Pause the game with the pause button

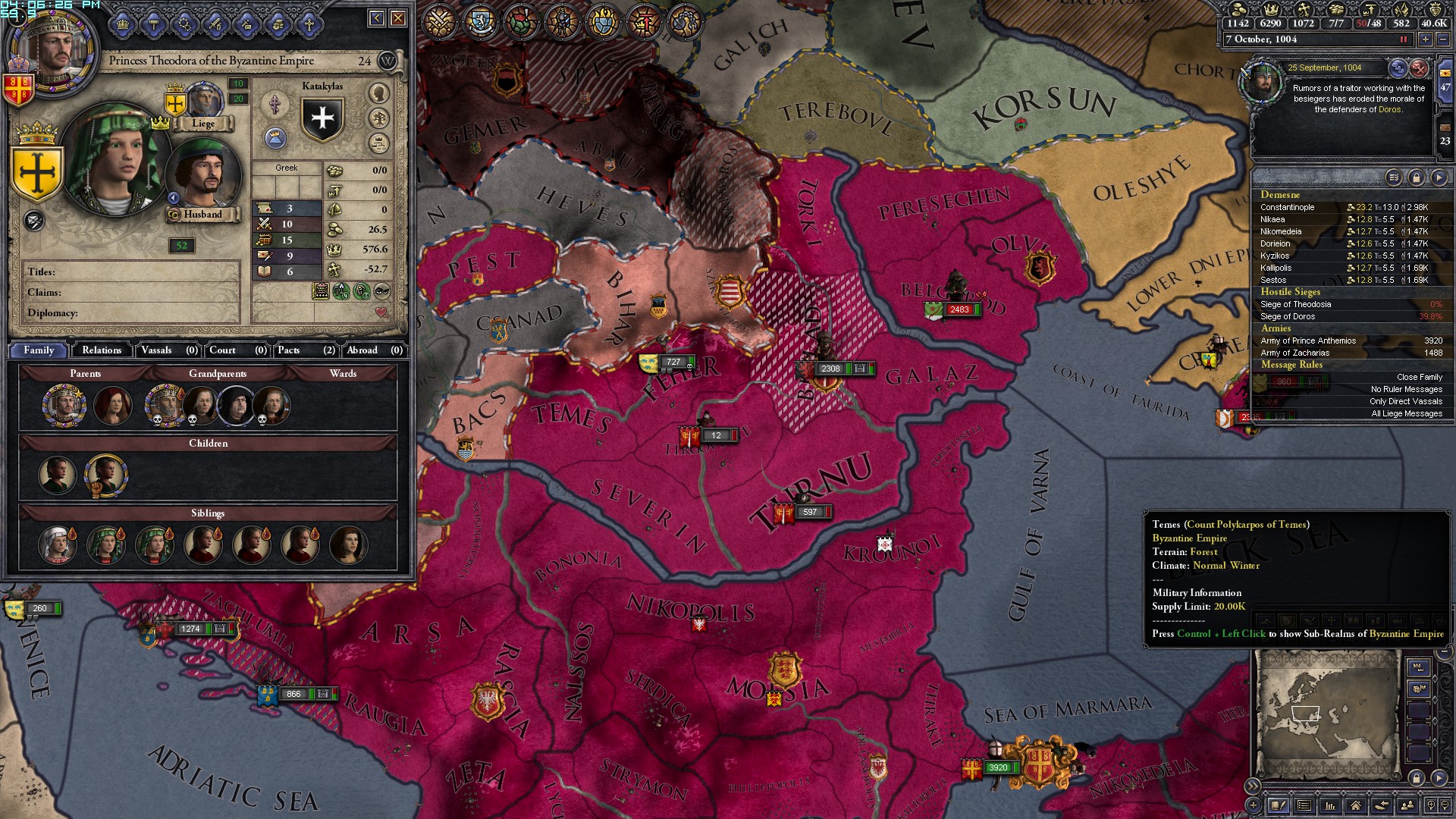tap(1404, 39)
